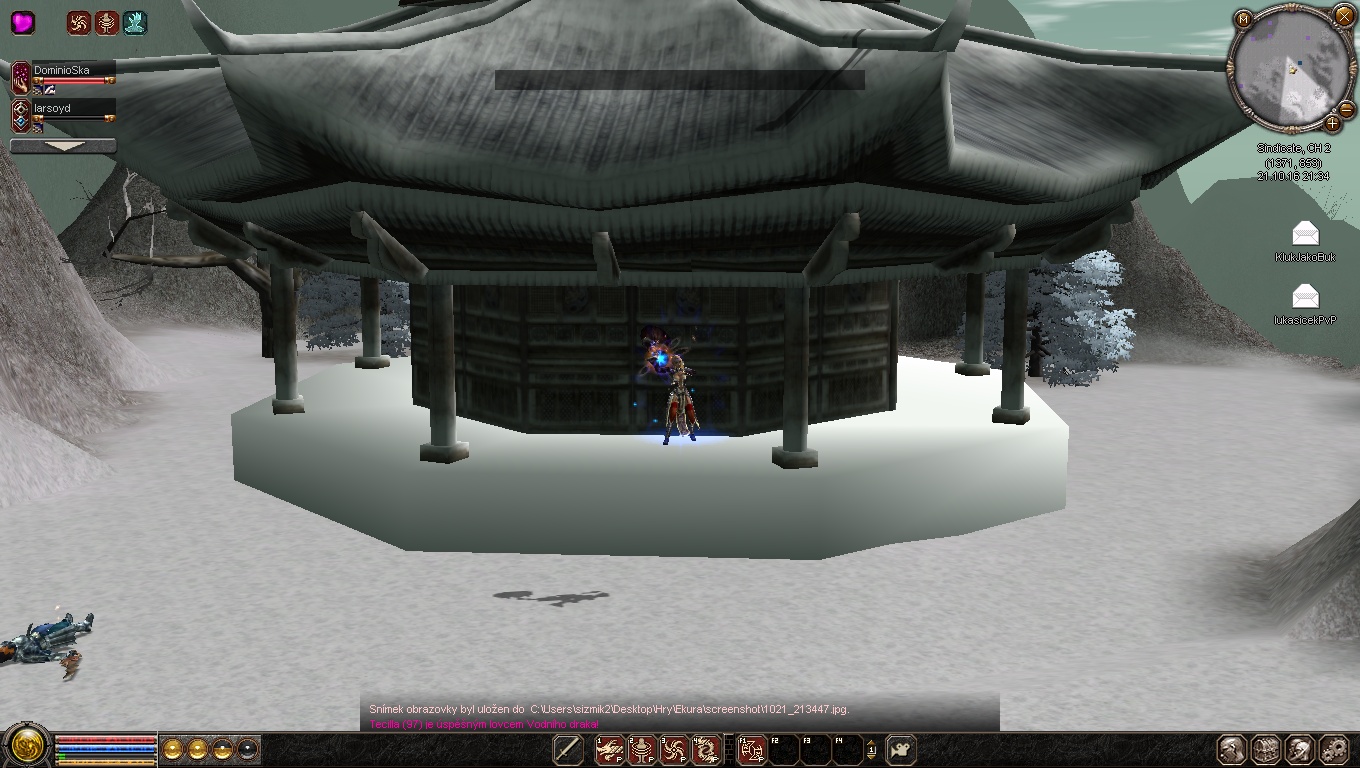Use the sword attack hotbar slot

[x=568, y=749]
